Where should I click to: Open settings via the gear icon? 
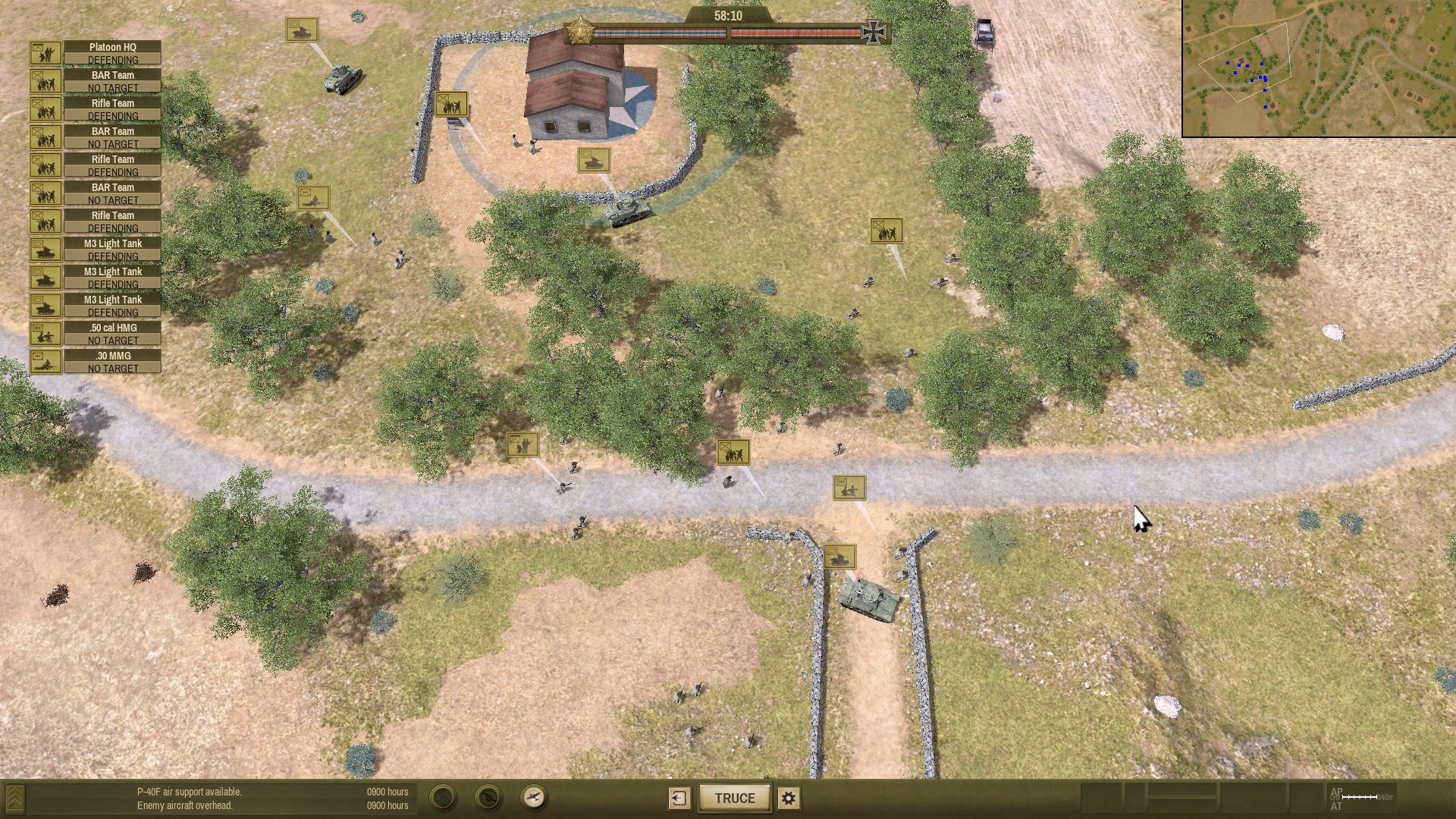[x=789, y=798]
